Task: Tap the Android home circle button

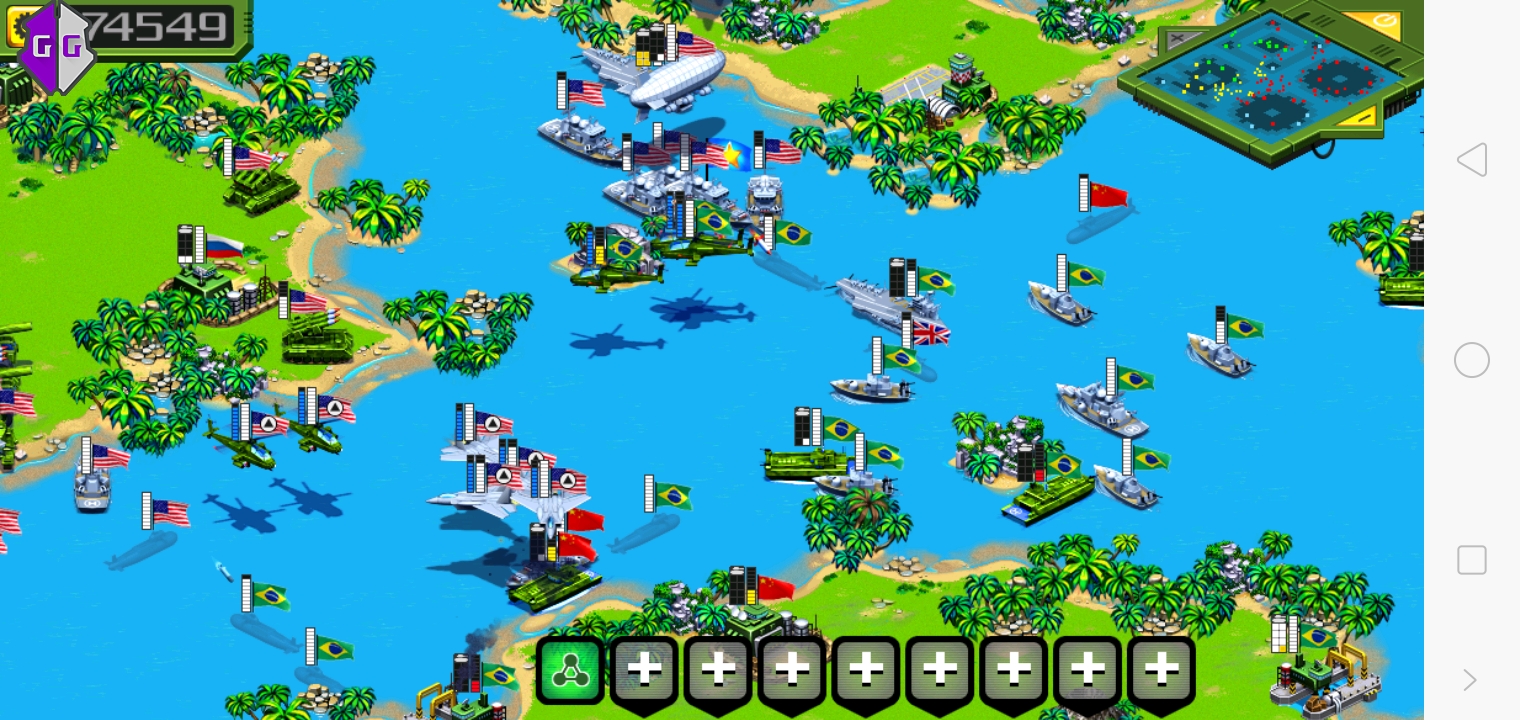Action: click(1471, 360)
